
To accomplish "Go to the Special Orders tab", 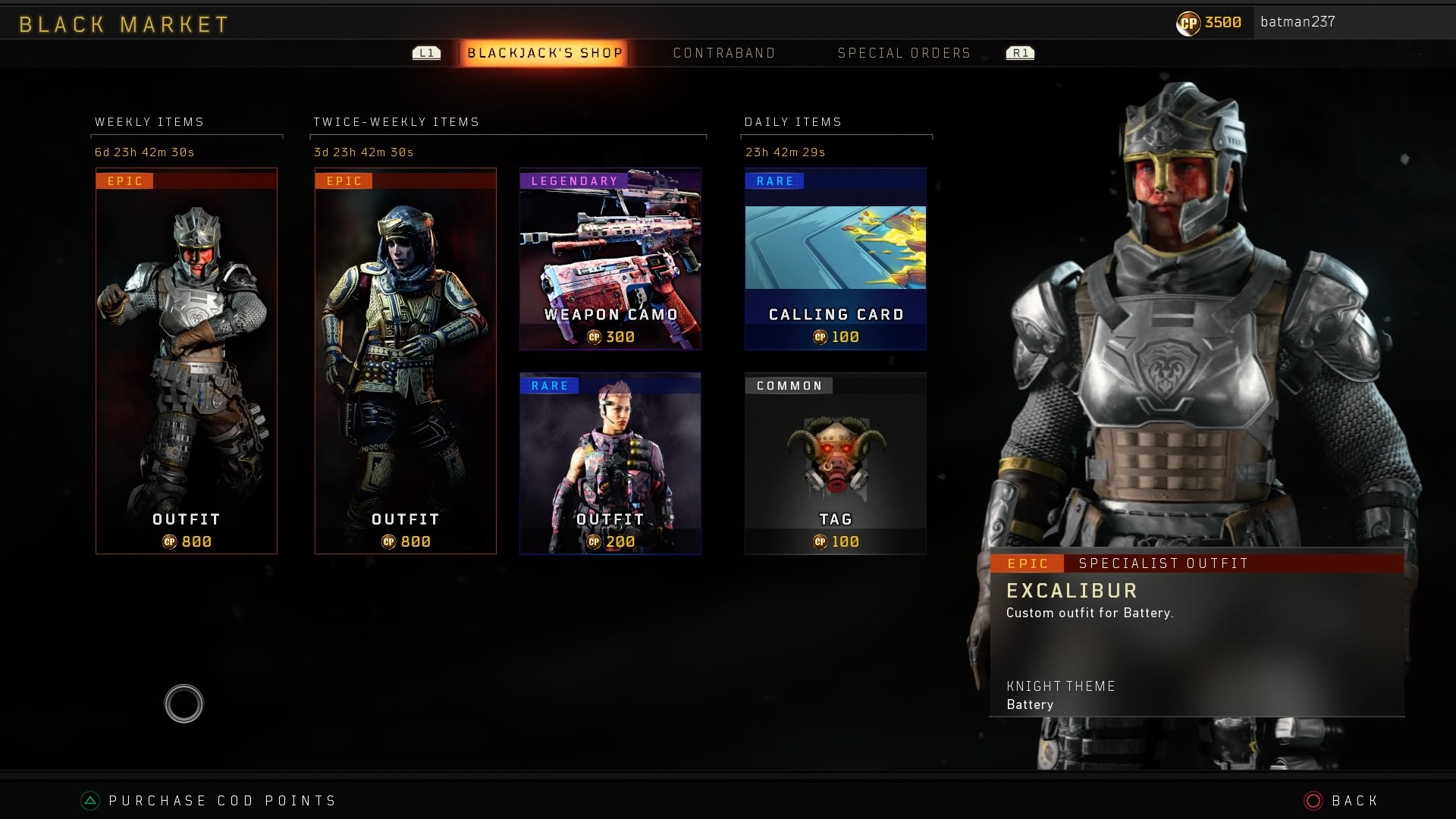I will pos(904,53).
